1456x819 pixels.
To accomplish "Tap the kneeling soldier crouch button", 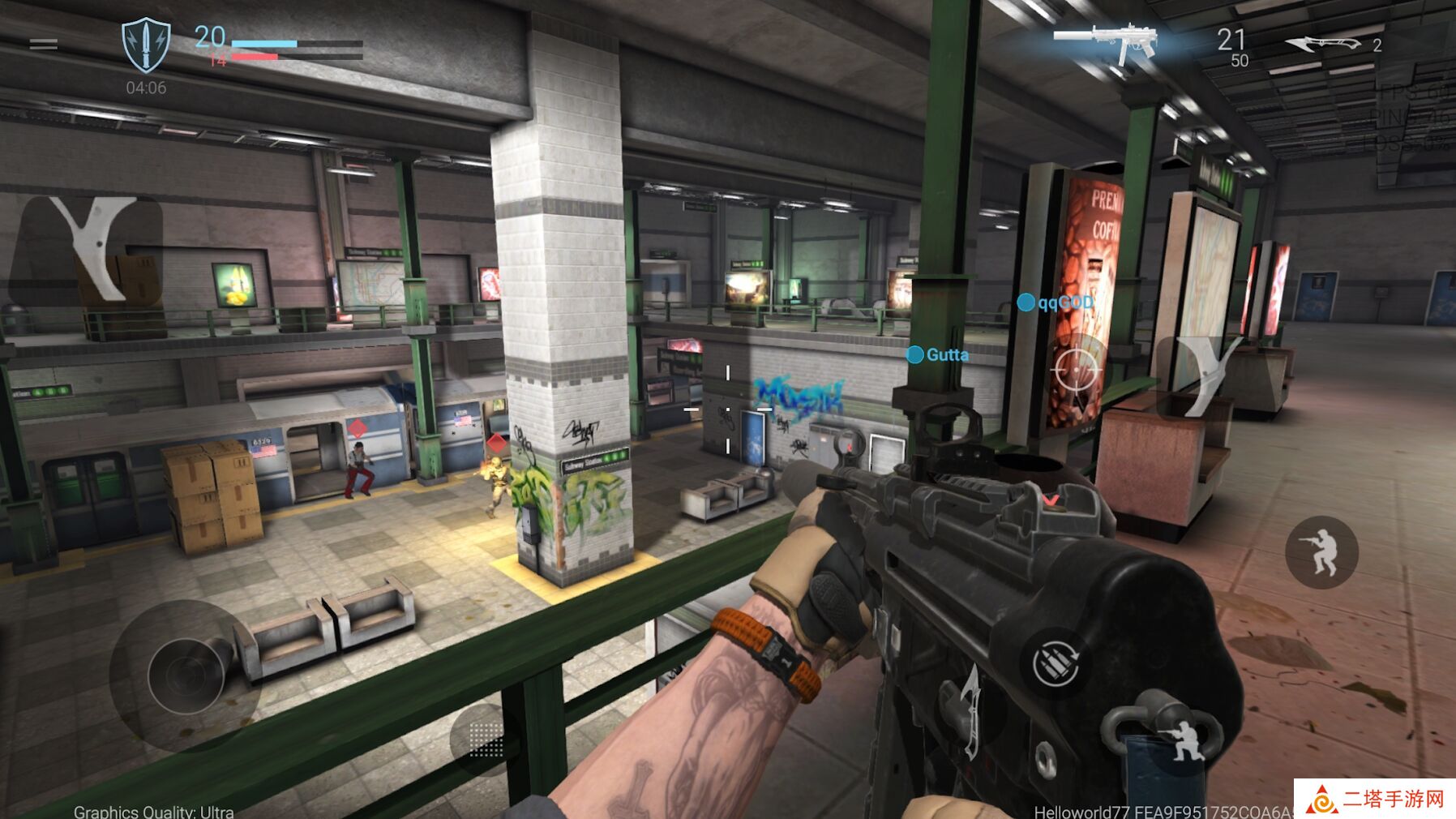I will click(1186, 740).
